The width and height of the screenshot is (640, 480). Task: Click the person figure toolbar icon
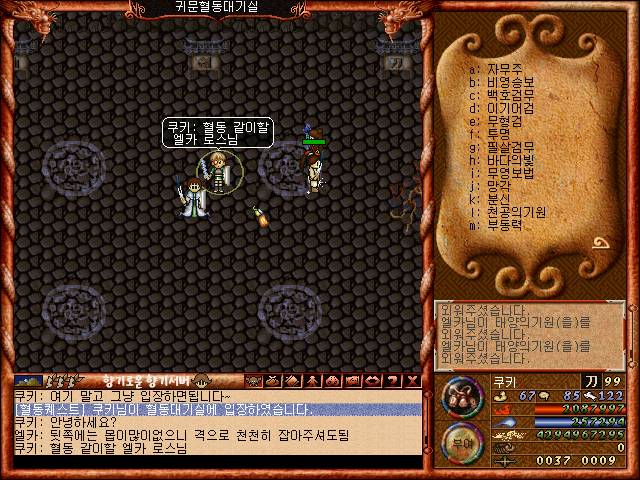coord(312,381)
